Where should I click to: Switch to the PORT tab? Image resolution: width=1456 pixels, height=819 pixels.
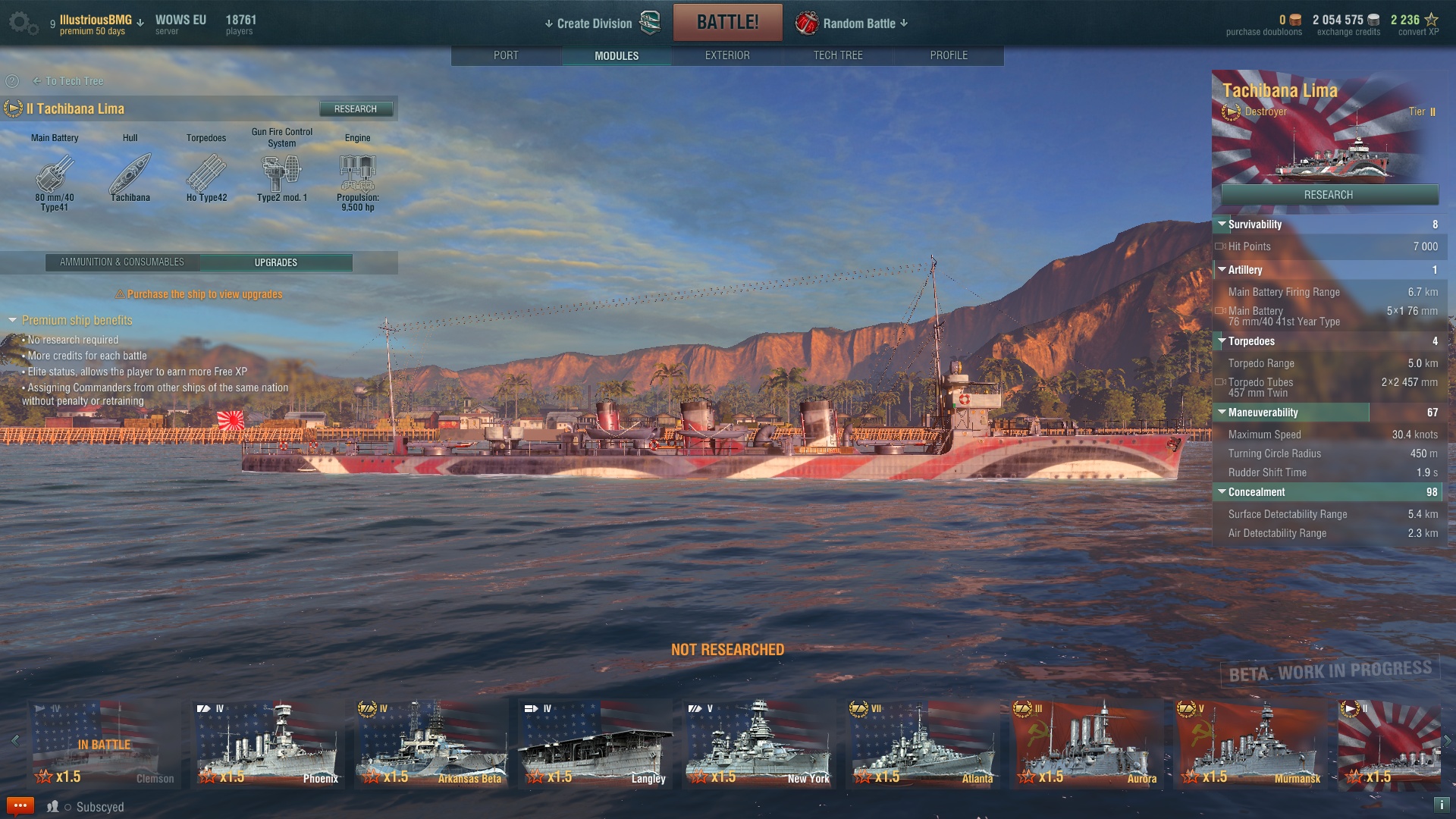click(x=506, y=55)
